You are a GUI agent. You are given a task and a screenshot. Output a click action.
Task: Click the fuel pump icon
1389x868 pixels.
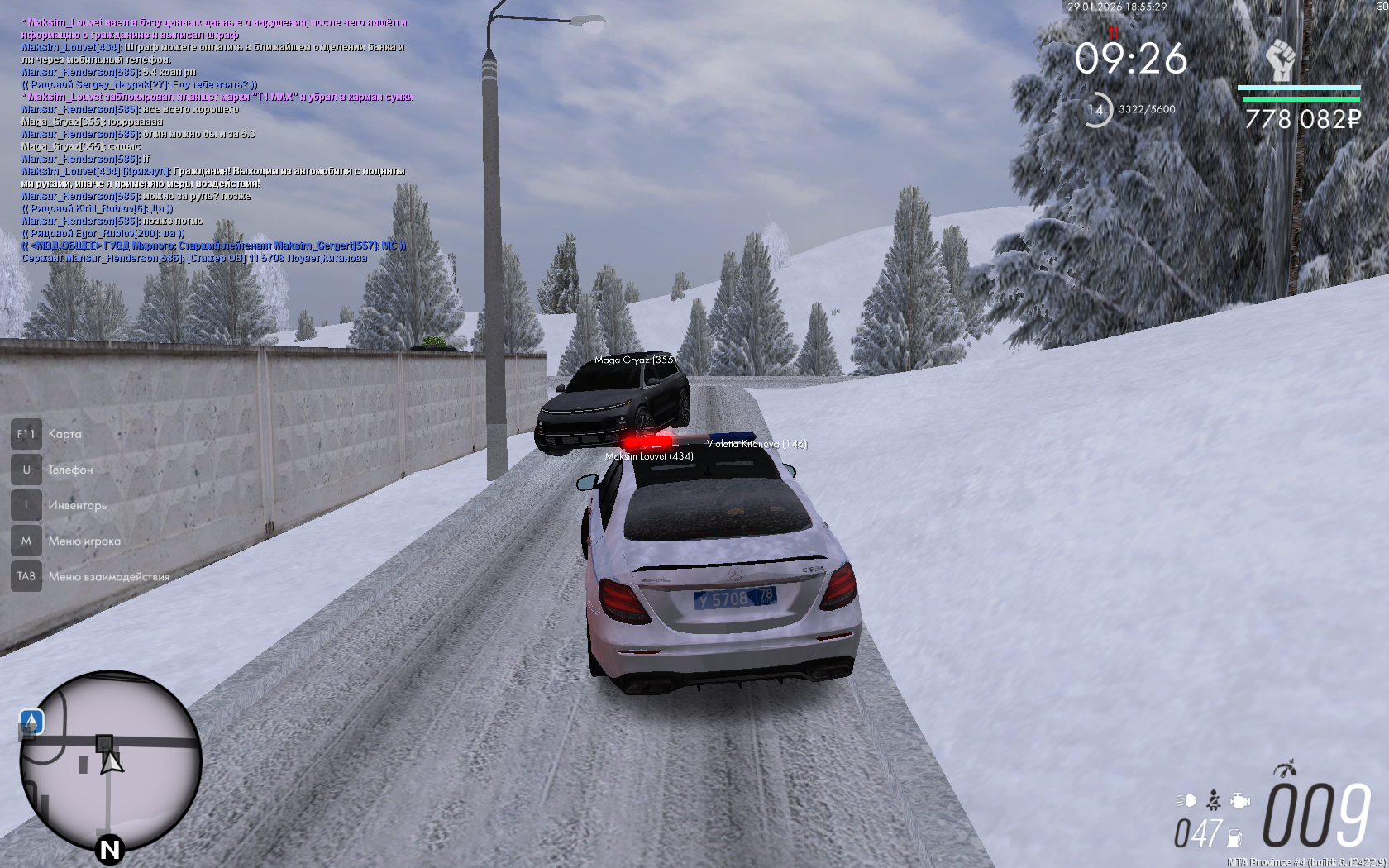pos(1234,837)
